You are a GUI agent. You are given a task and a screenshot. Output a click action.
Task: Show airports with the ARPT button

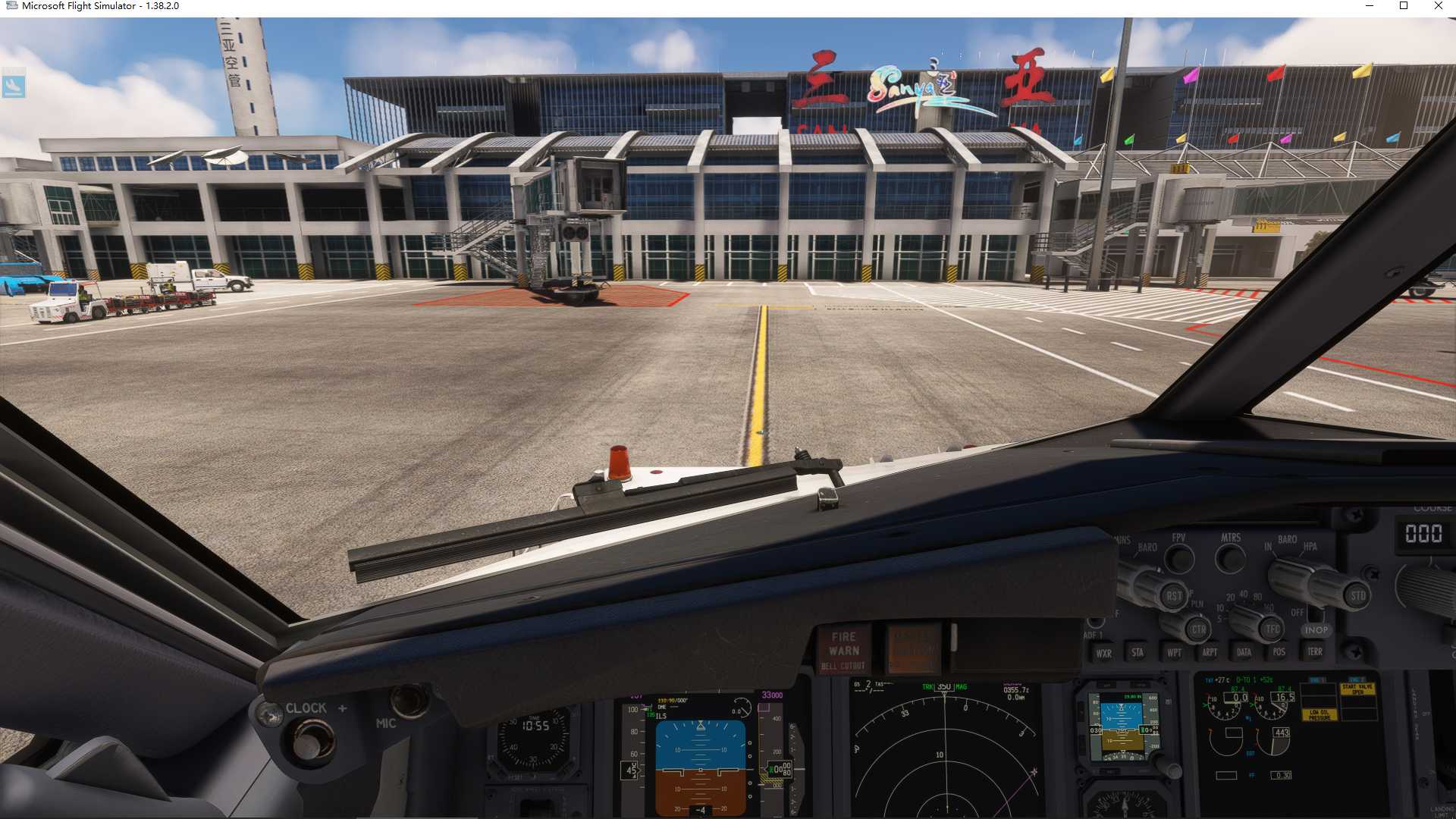tap(1210, 652)
